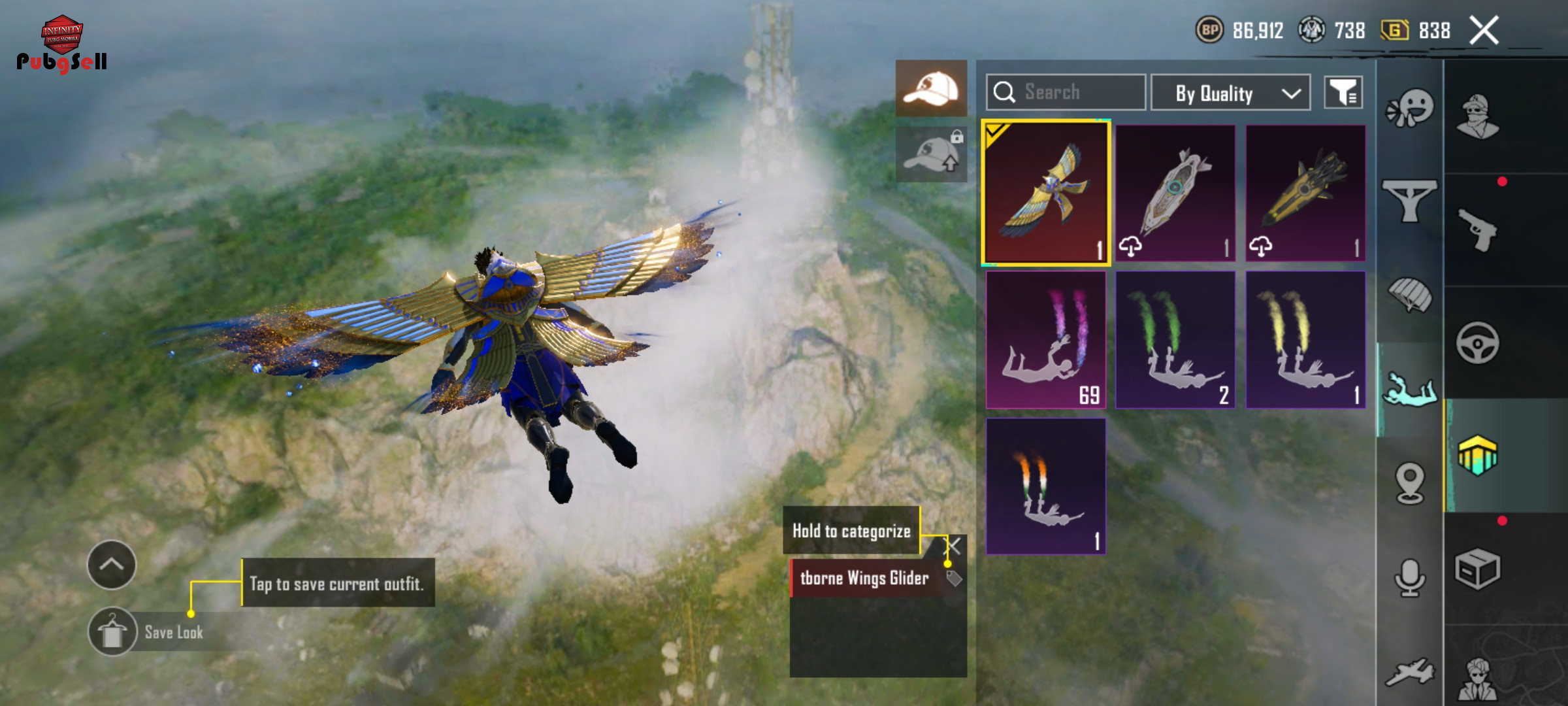Select the white cap outfit preset

pyautogui.click(x=931, y=88)
